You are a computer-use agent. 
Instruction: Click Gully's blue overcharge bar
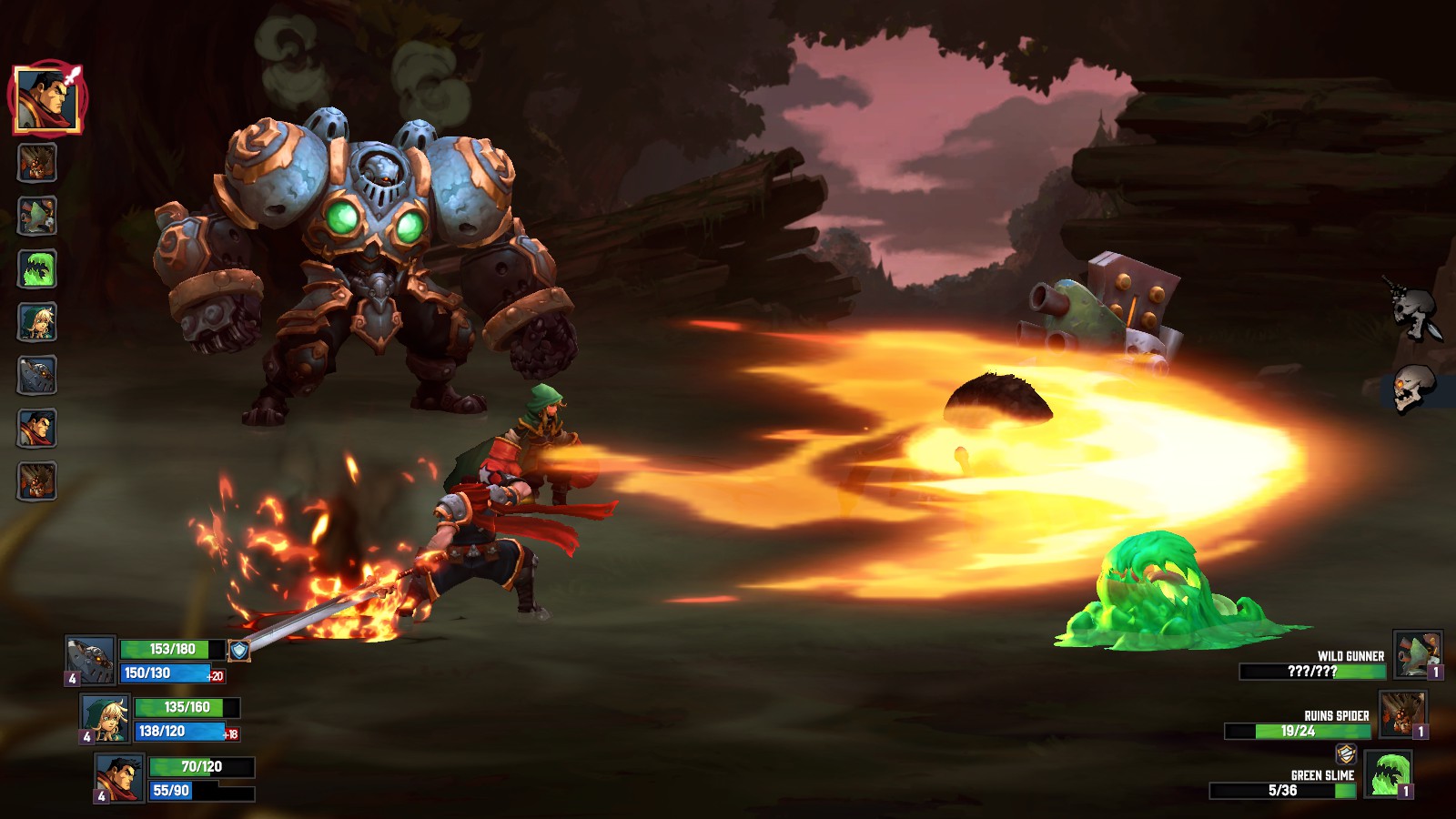[x=180, y=732]
